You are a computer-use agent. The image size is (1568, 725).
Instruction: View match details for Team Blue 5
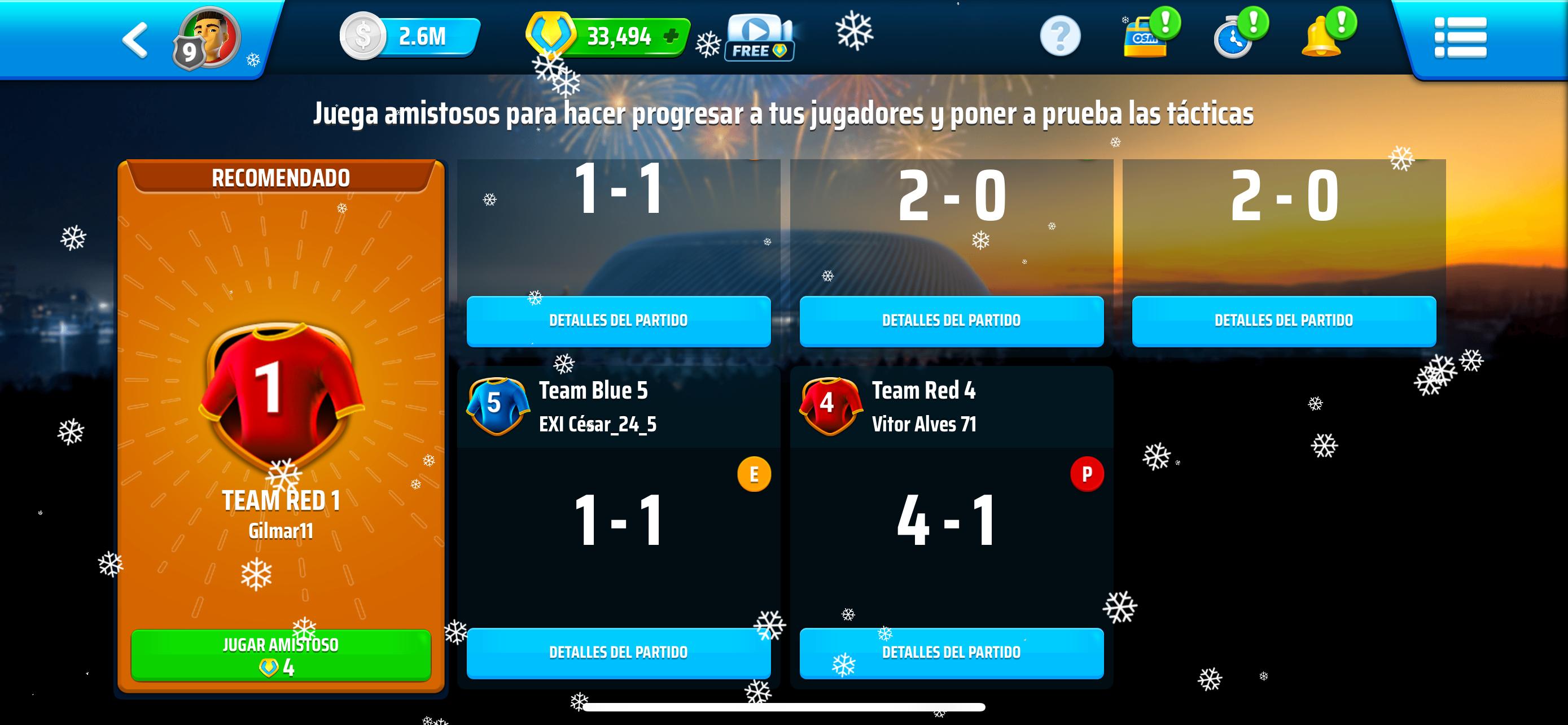pos(619,653)
